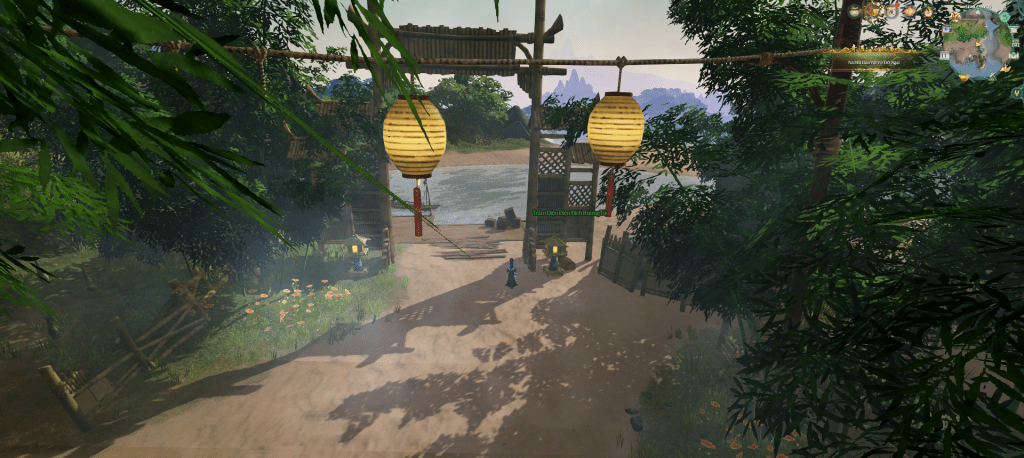
Task: Open the golden ship icon by the minimap
Action: [1006, 69]
